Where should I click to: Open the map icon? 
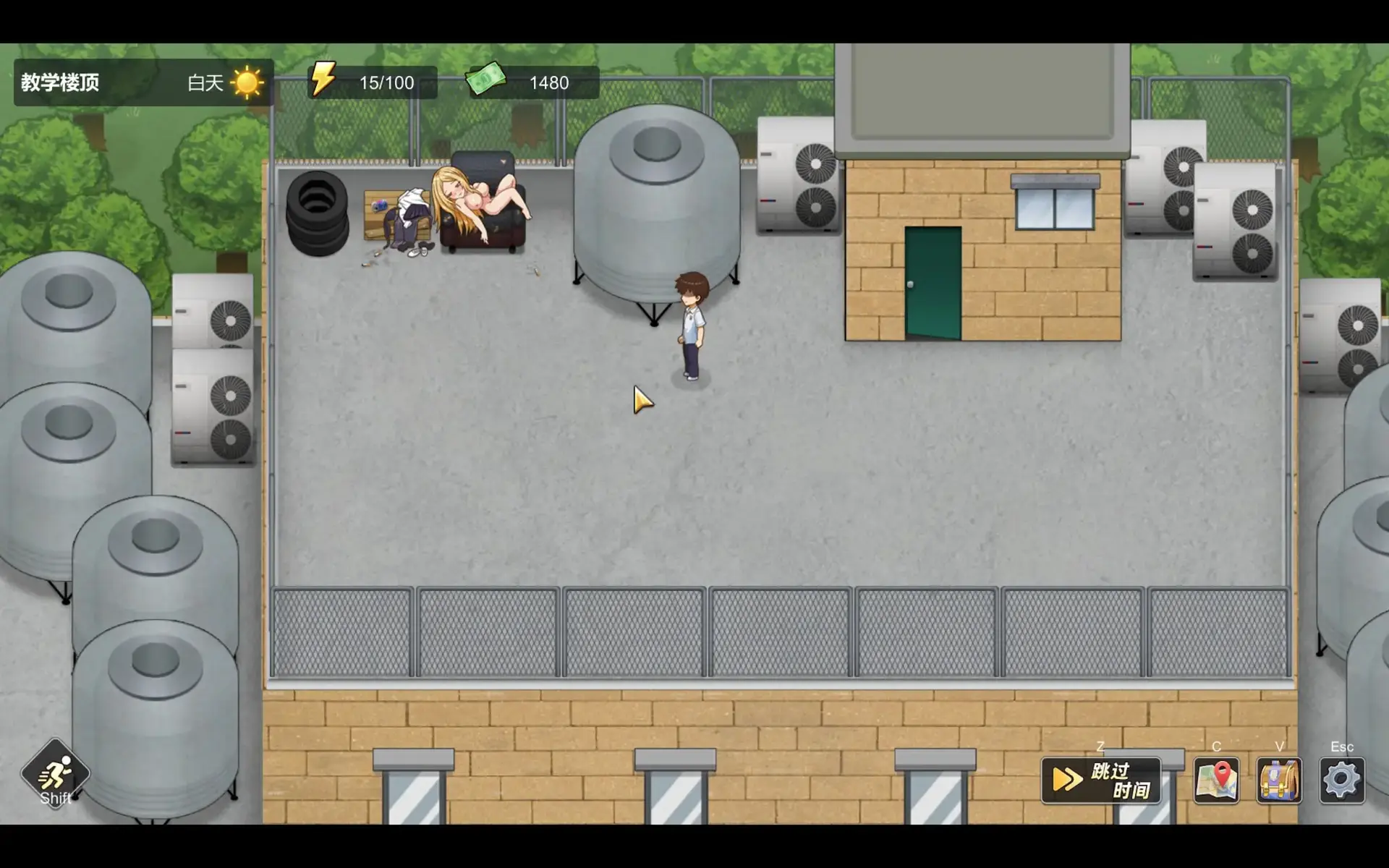(1216, 780)
